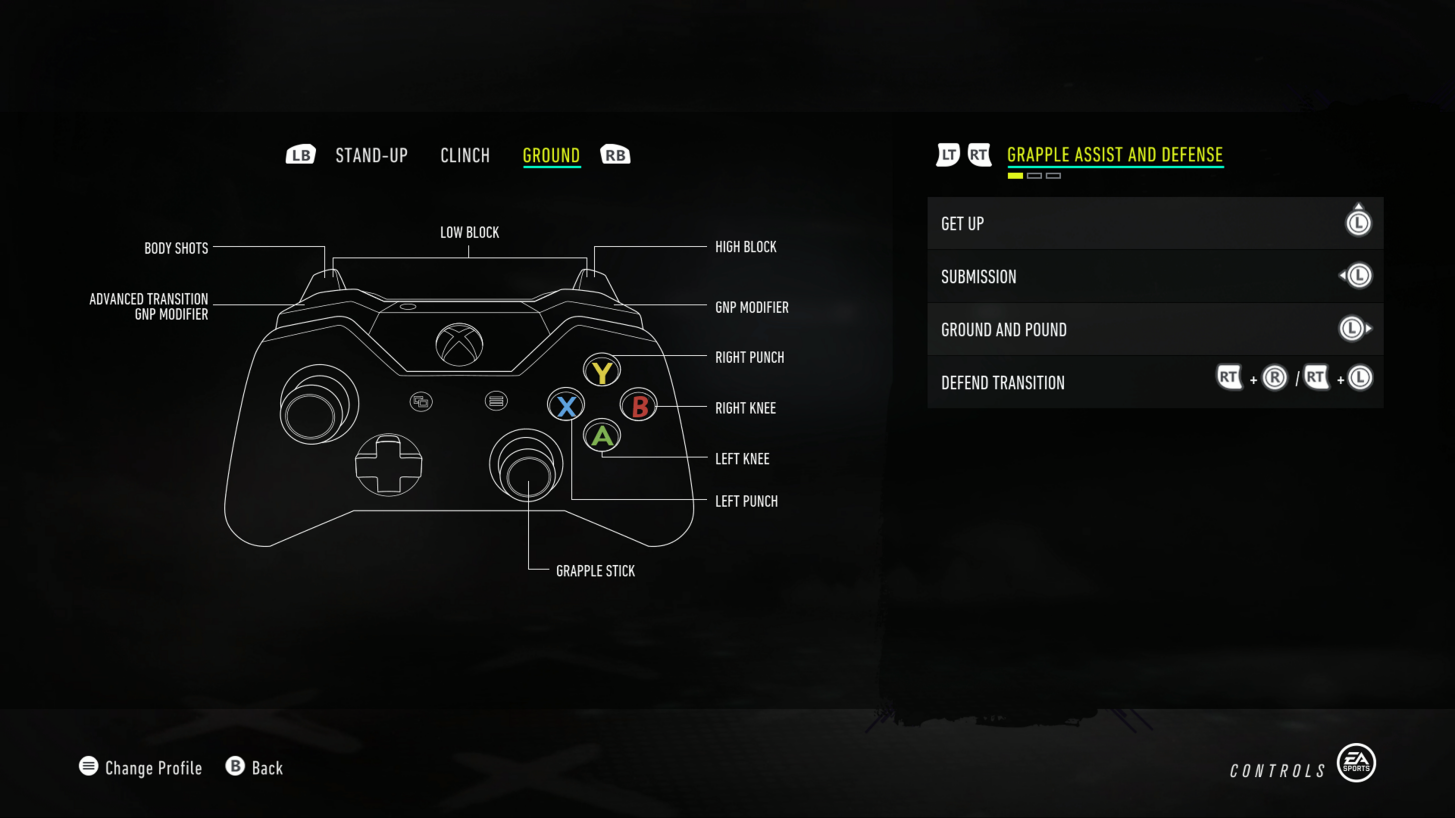Select the X button labeled Left Punch
The width and height of the screenshot is (1455, 818).
point(566,404)
